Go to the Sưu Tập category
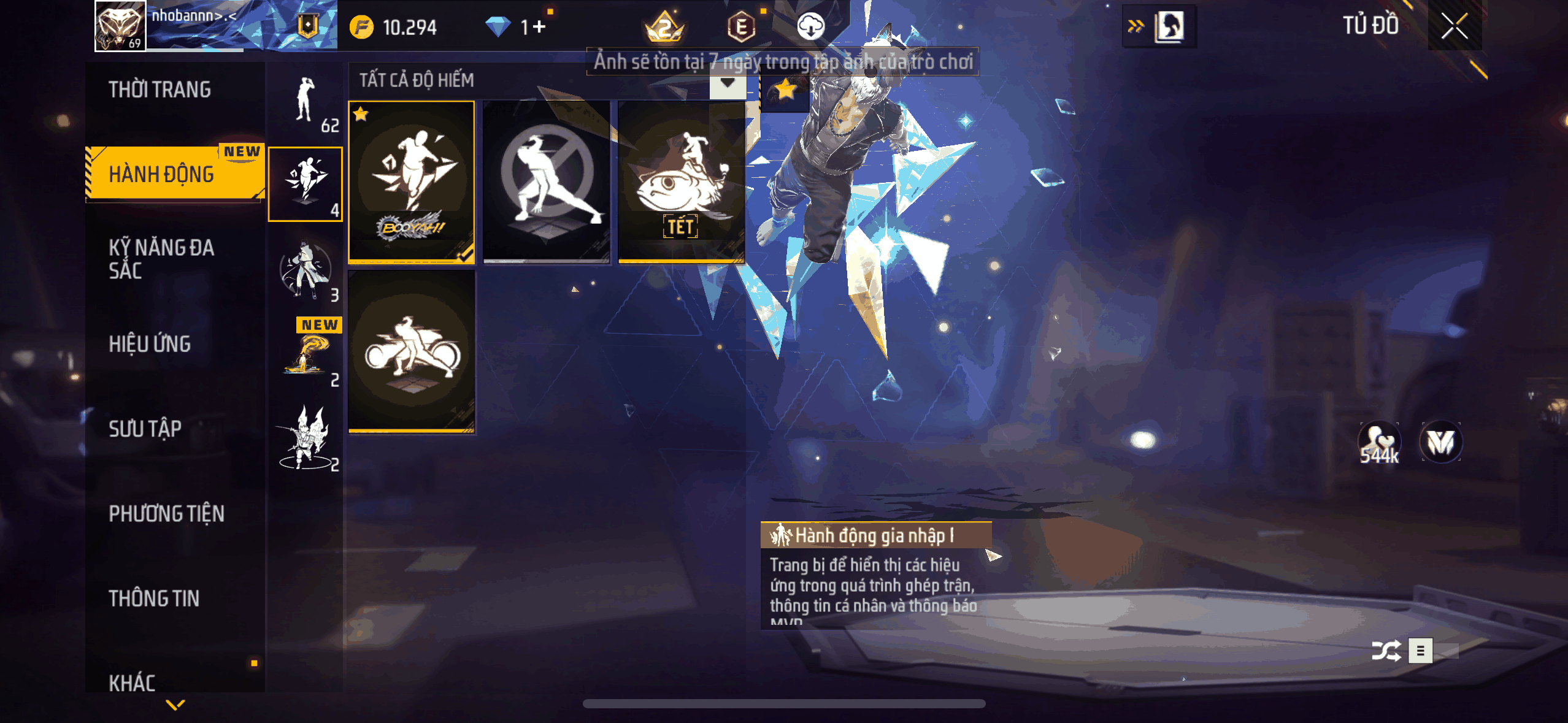This screenshot has width=1568, height=723. pyautogui.click(x=145, y=429)
